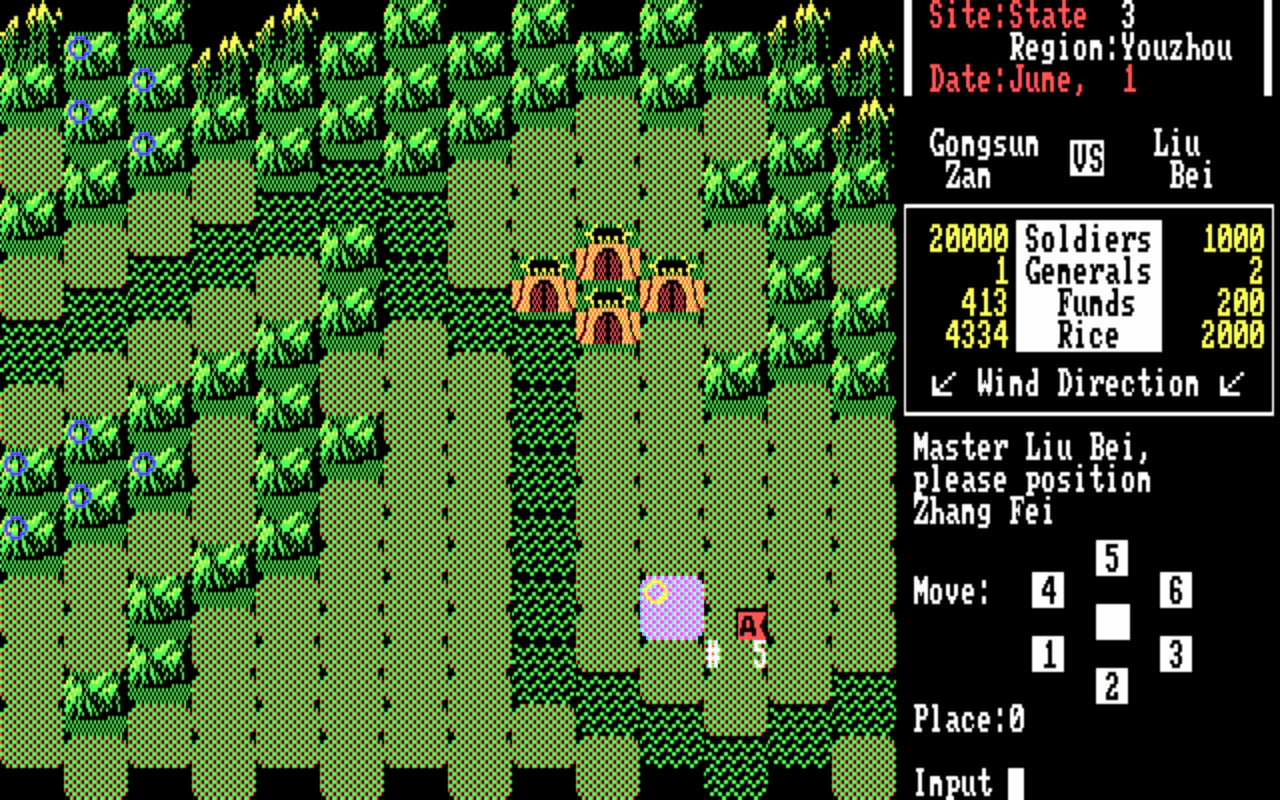Image resolution: width=1280 pixels, height=800 pixels.
Task: Click the Soldiers row in the stats table
Action: click(1086, 239)
